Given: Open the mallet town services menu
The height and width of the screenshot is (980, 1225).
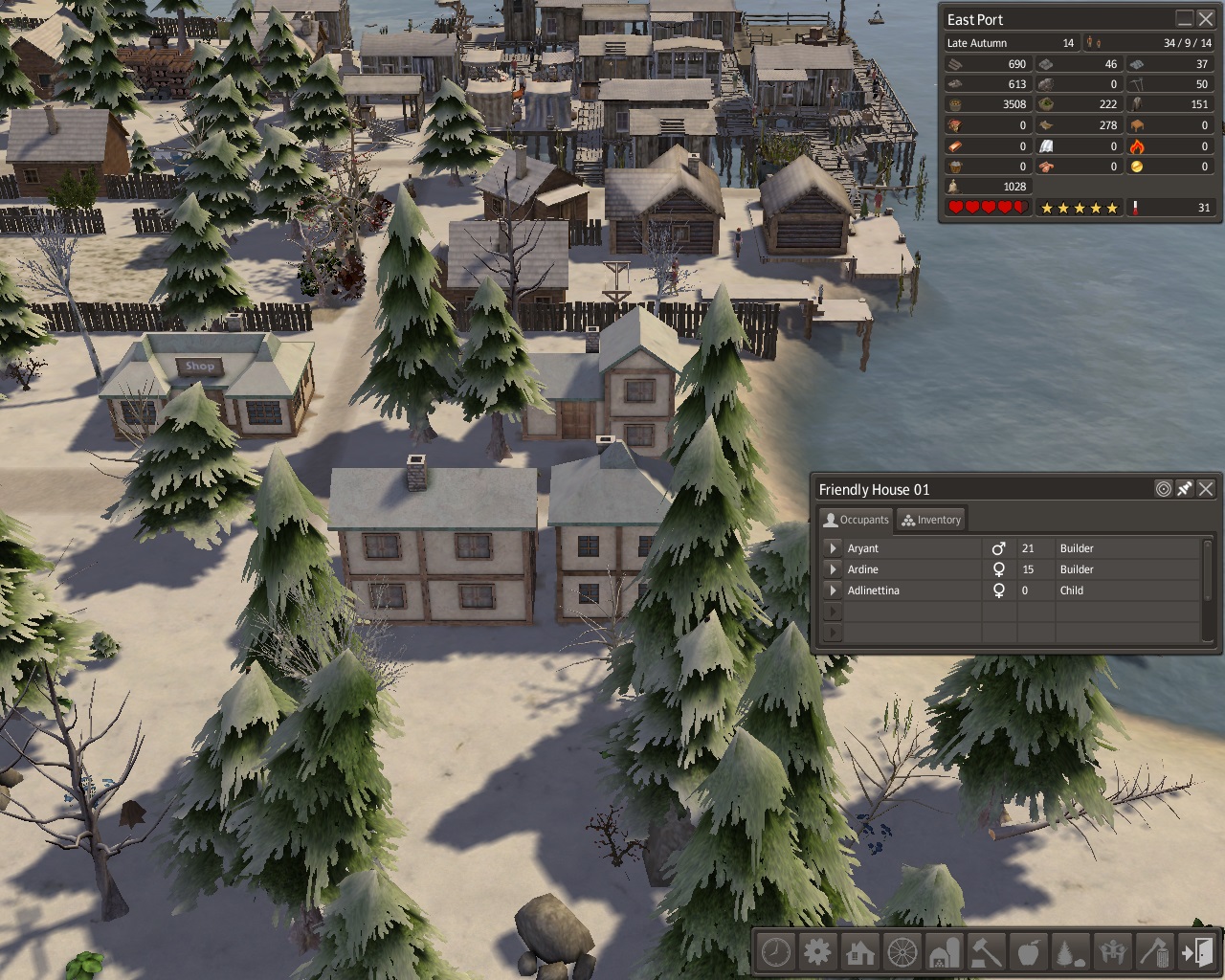Looking at the screenshot, I should tap(987, 952).
